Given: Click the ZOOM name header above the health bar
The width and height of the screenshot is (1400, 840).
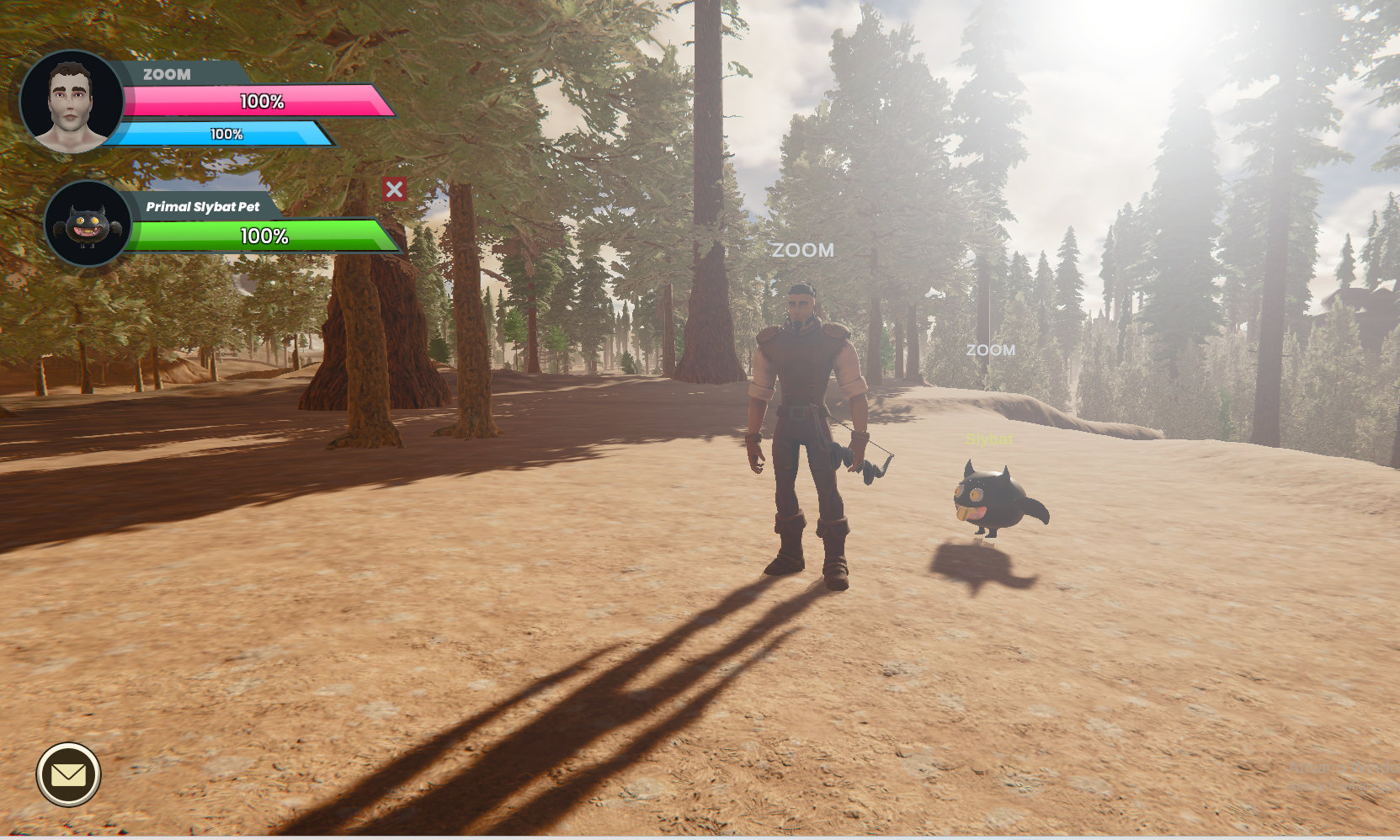Looking at the screenshot, I should (x=167, y=74).
